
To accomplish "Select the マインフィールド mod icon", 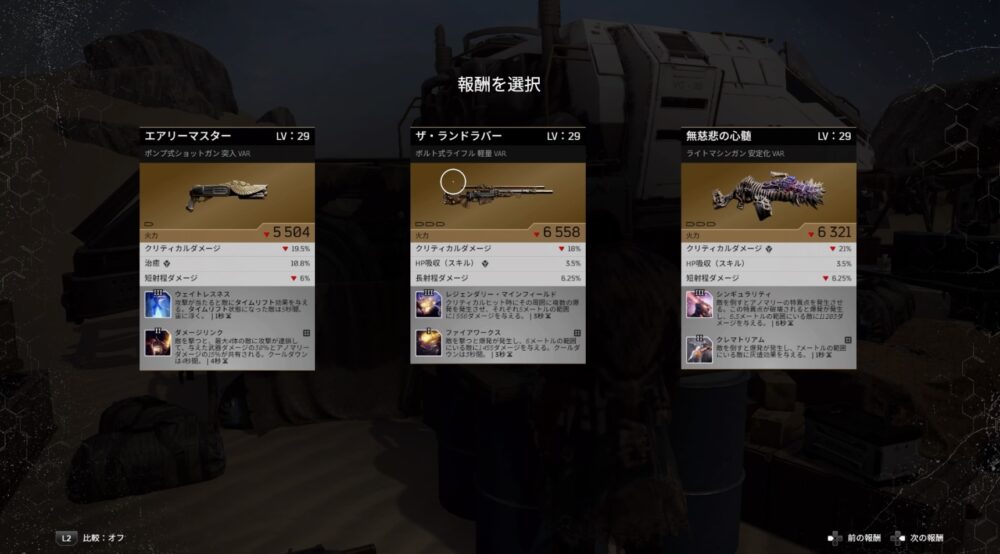I will tap(428, 304).
